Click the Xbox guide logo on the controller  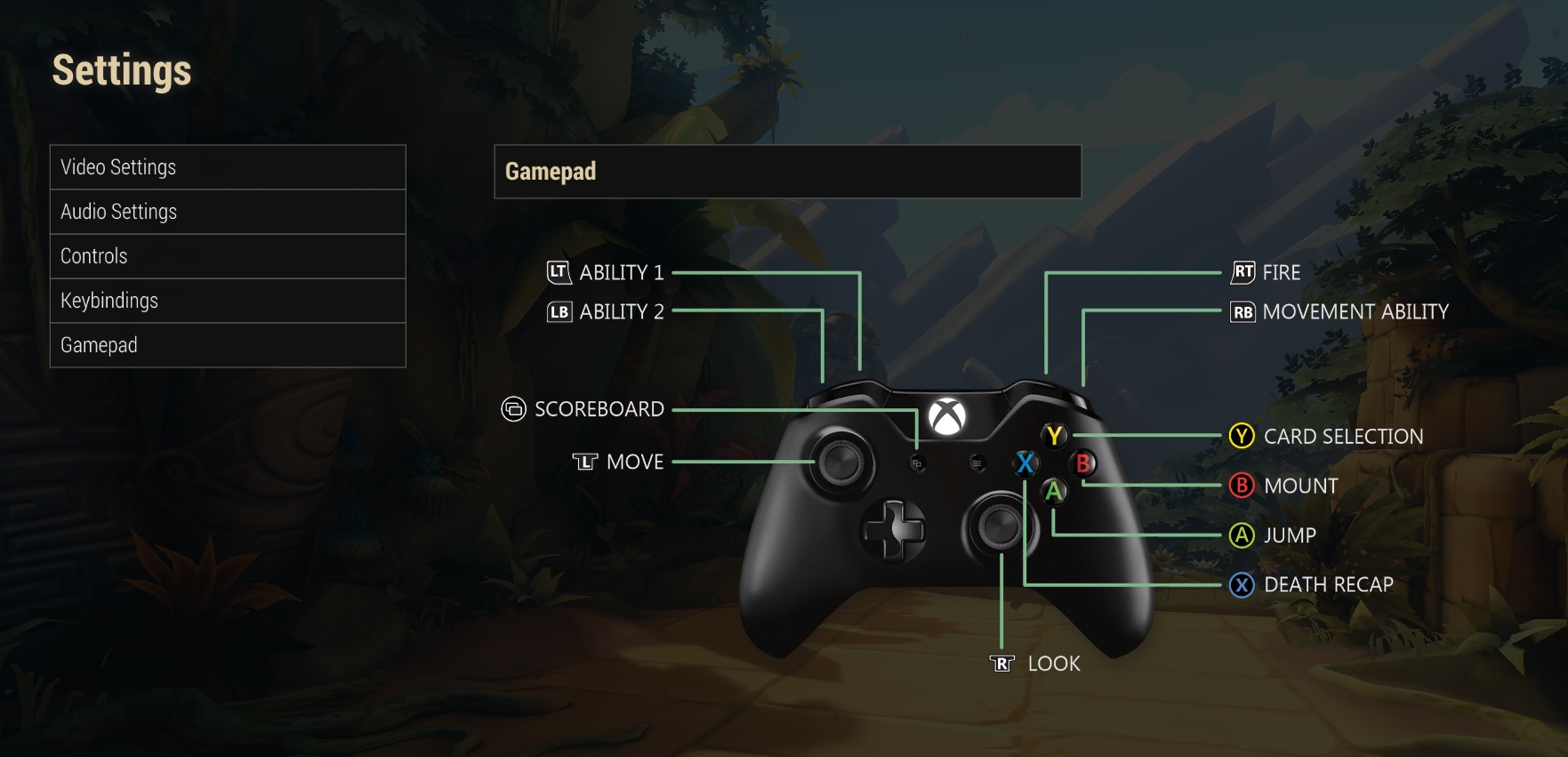[945, 416]
